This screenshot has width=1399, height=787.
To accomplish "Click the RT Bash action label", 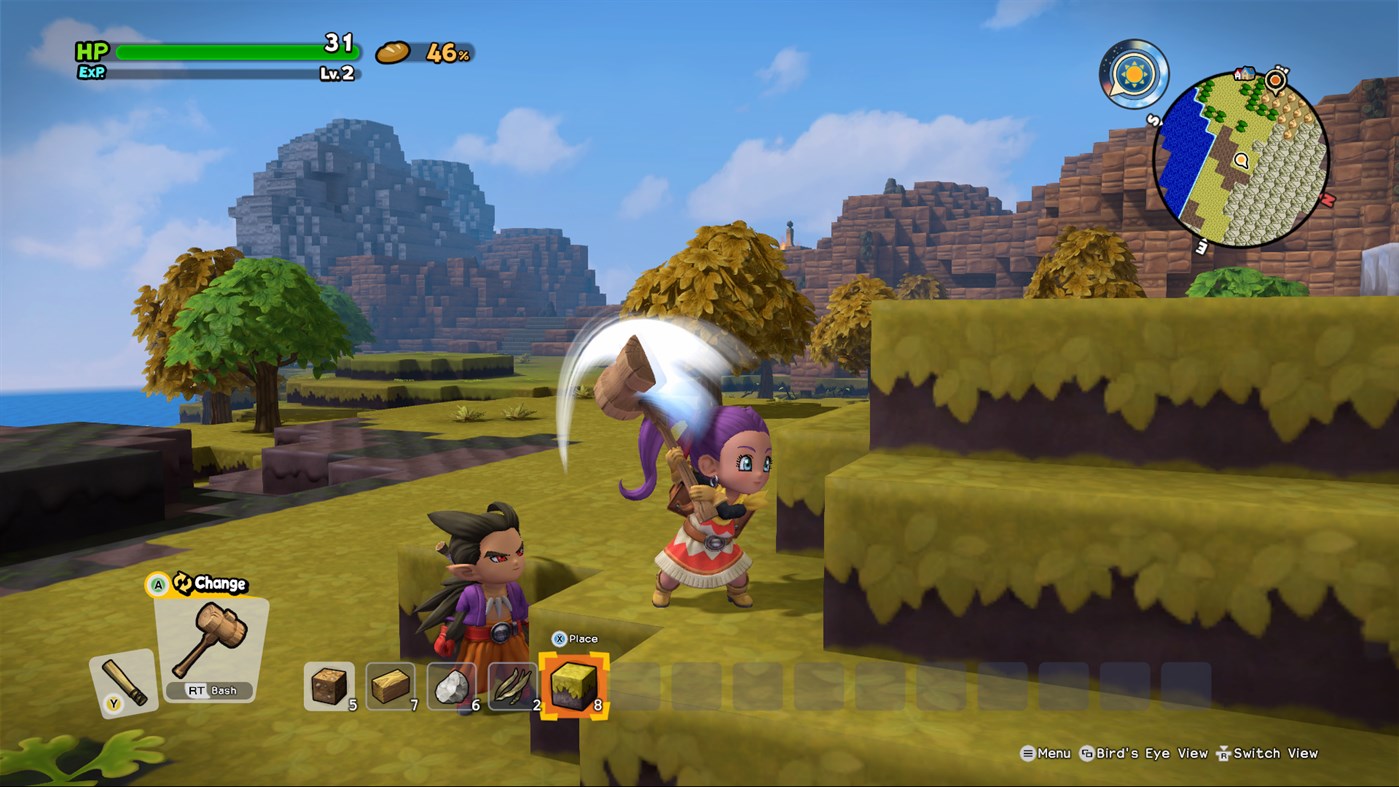I will point(210,690).
